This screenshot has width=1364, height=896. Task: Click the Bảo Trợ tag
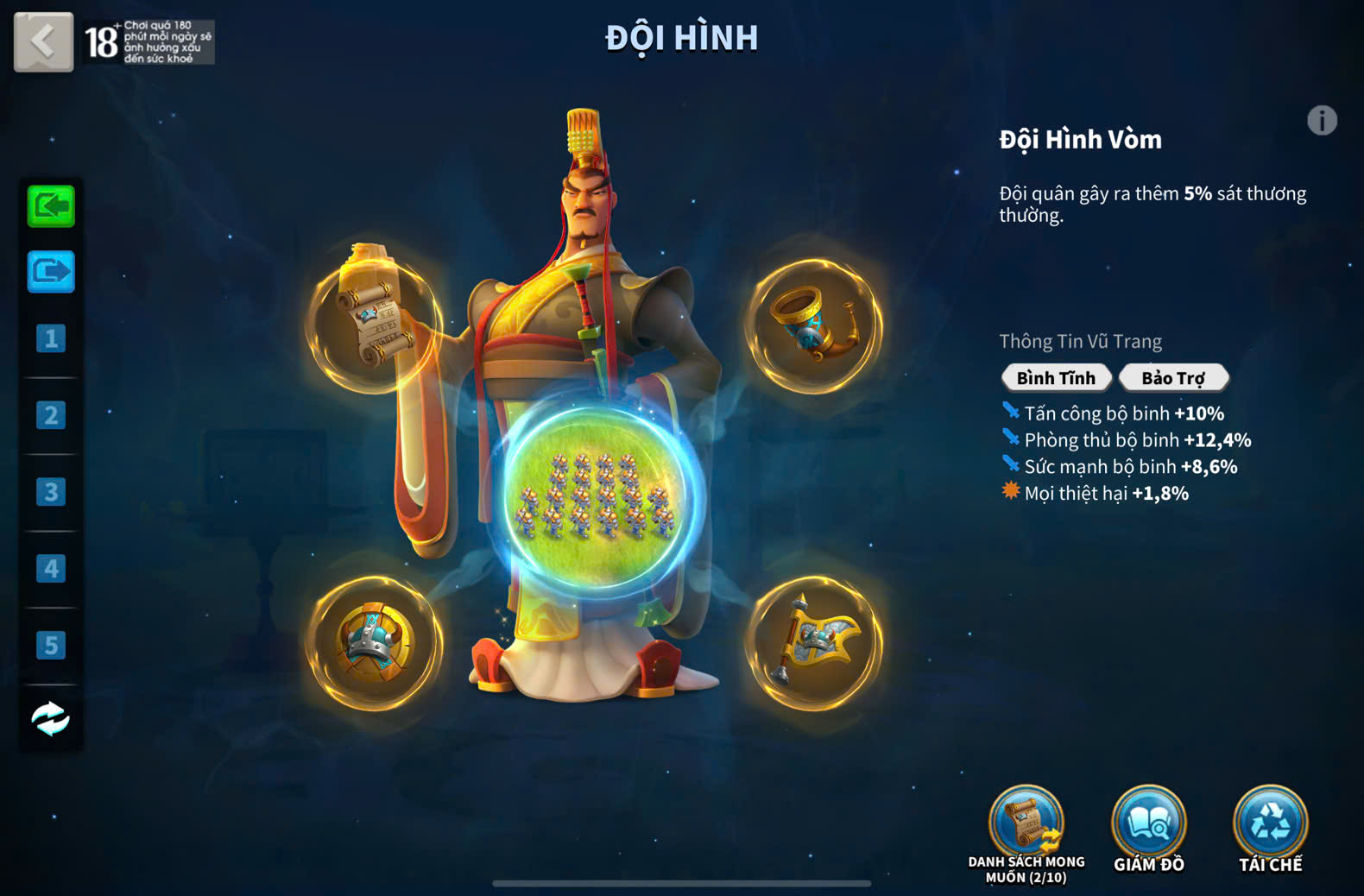pos(1173,378)
